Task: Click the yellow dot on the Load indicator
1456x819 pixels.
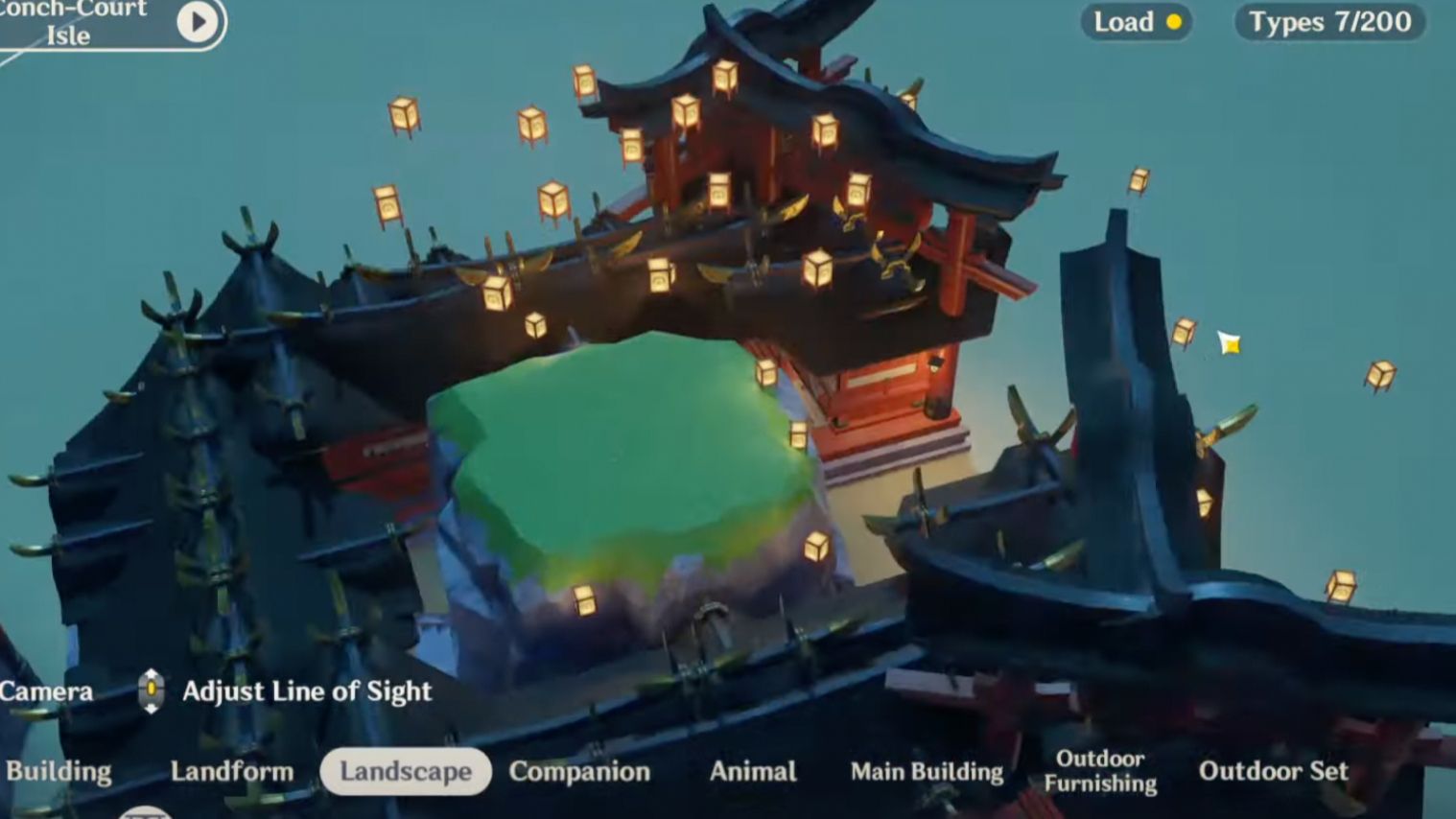Action: click(x=1172, y=22)
